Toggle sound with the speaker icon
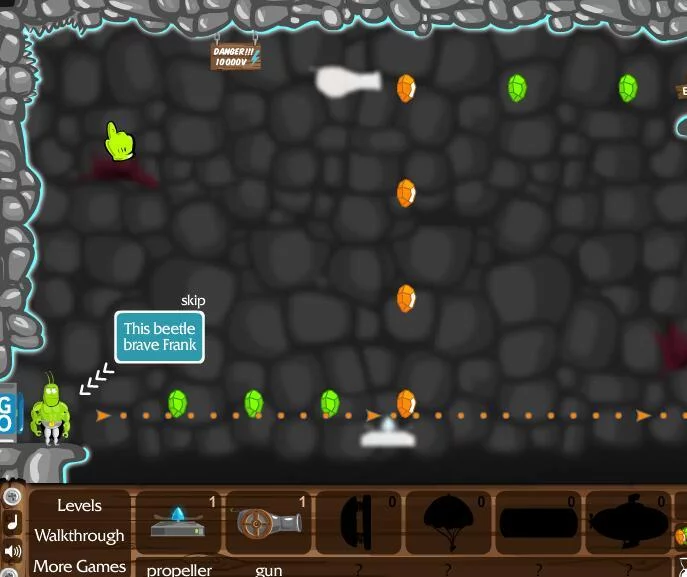 (x=13, y=551)
